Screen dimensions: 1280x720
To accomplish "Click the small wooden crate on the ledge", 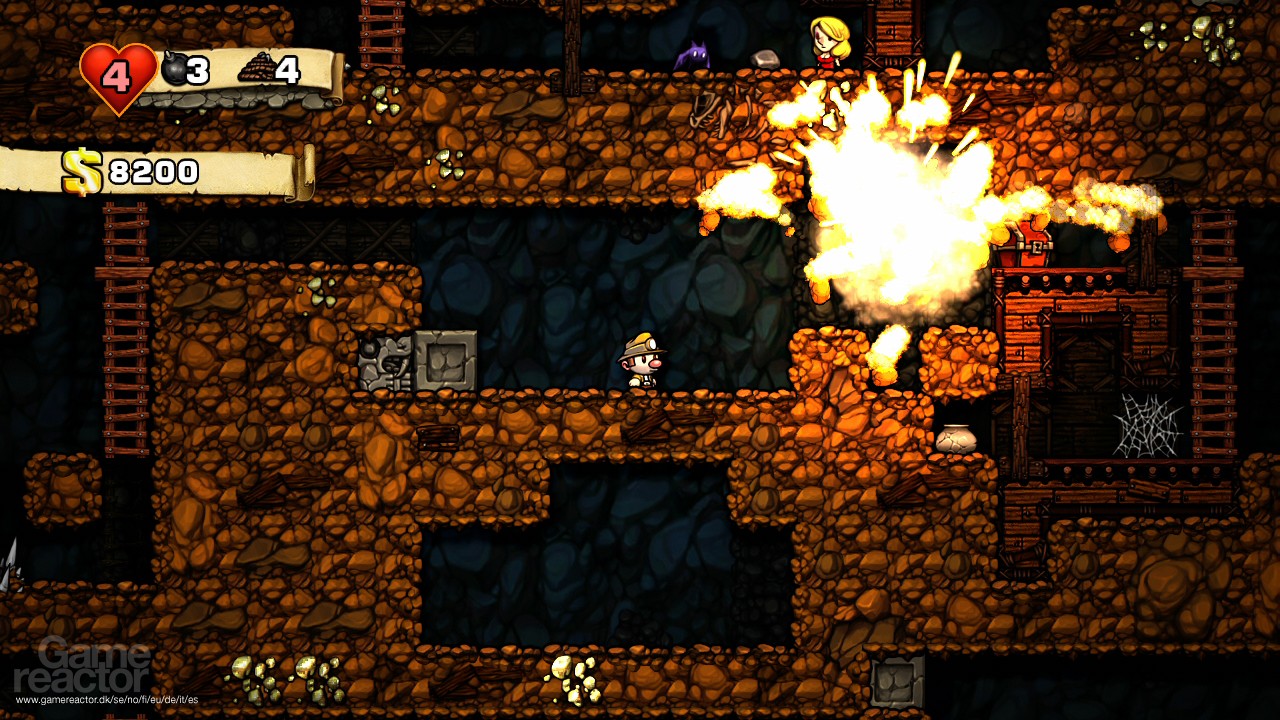I will coord(437,438).
